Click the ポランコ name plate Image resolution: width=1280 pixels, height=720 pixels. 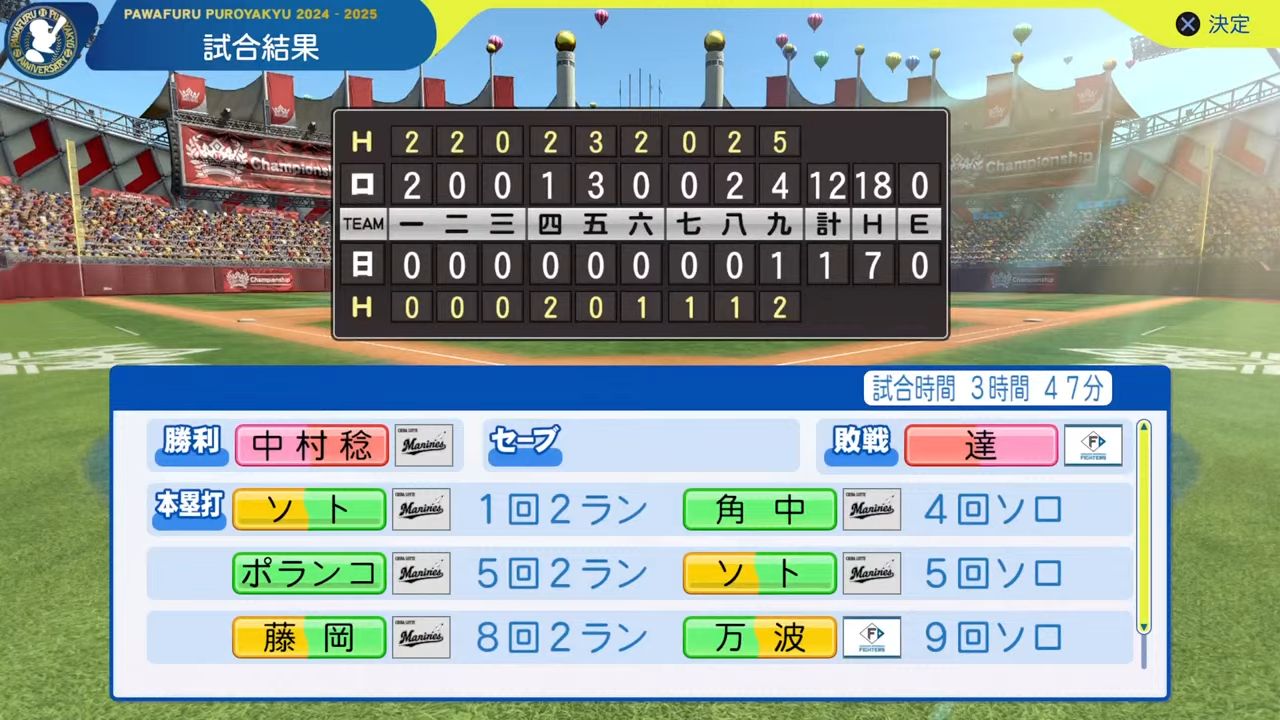pos(308,573)
